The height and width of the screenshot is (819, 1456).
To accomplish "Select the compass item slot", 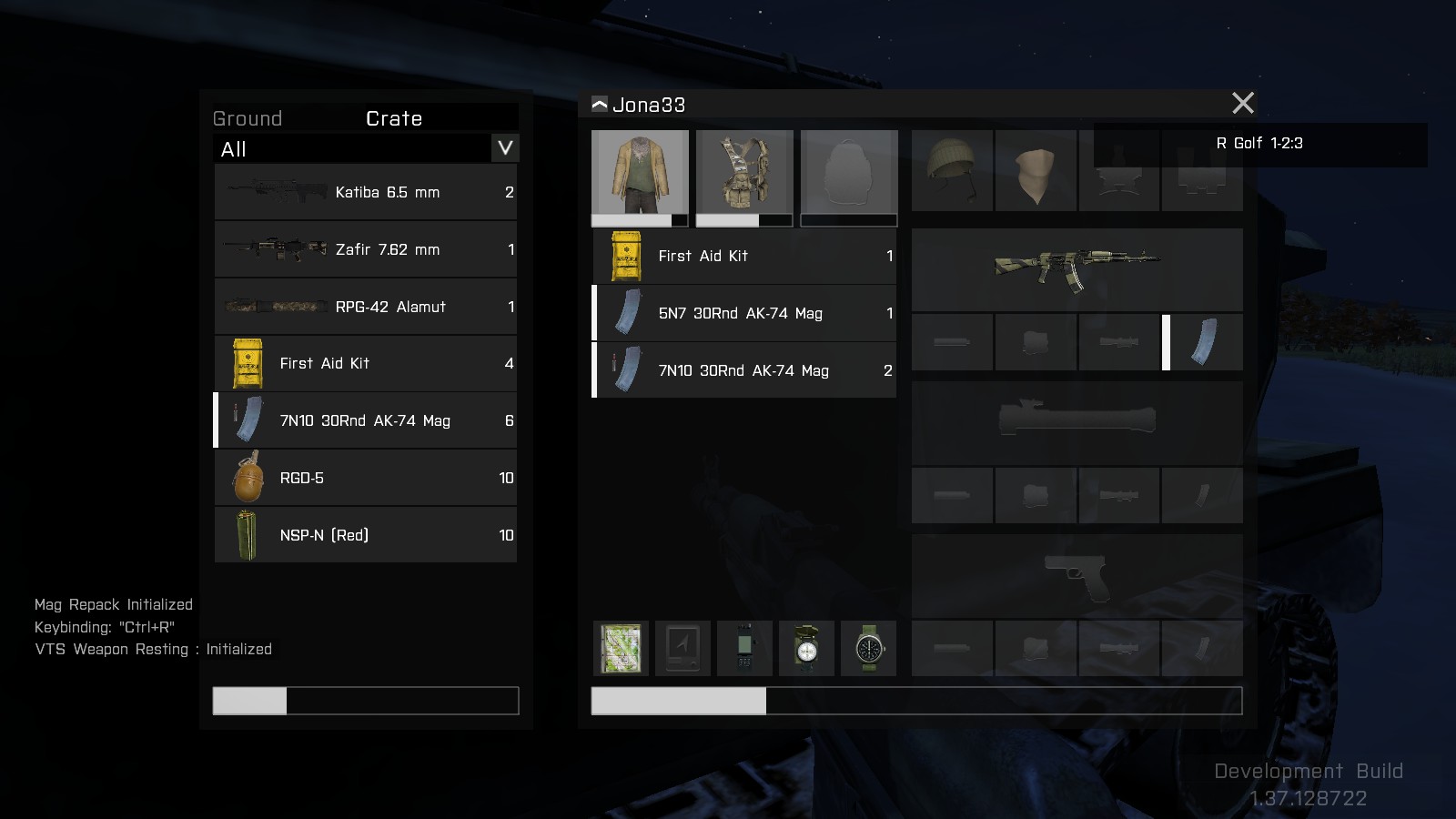I will [x=806, y=648].
